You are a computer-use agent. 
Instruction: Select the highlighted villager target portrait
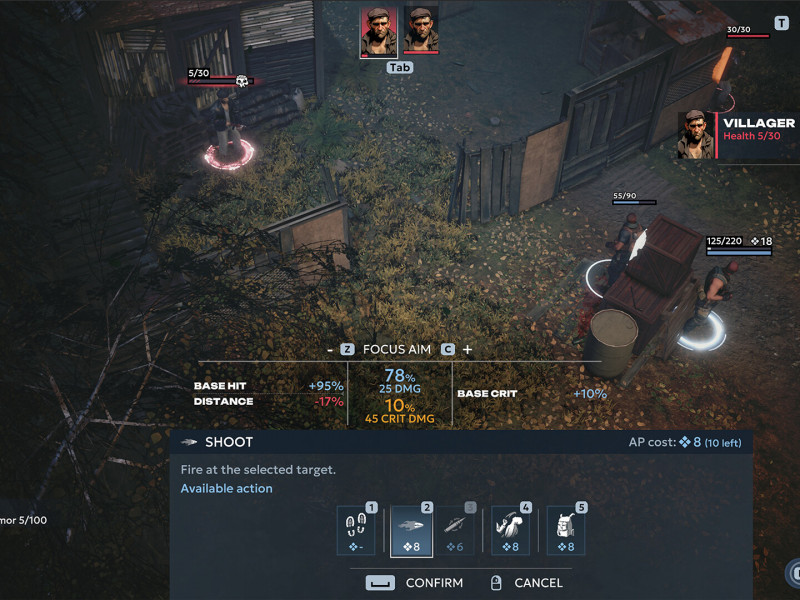click(378, 32)
